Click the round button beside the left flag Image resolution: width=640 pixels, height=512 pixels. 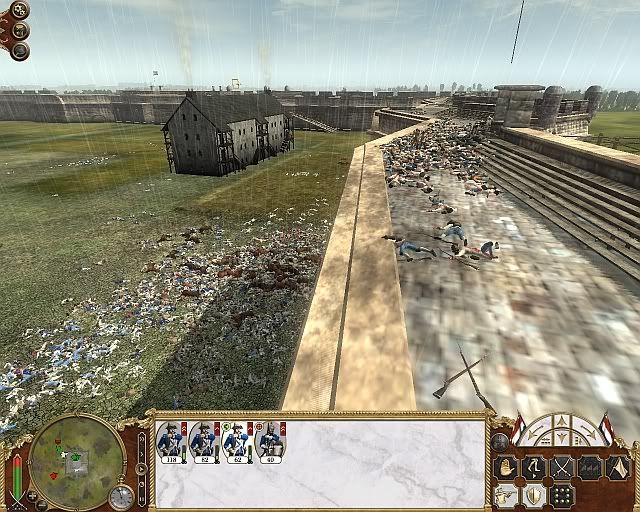pyautogui.click(x=501, y=441)
